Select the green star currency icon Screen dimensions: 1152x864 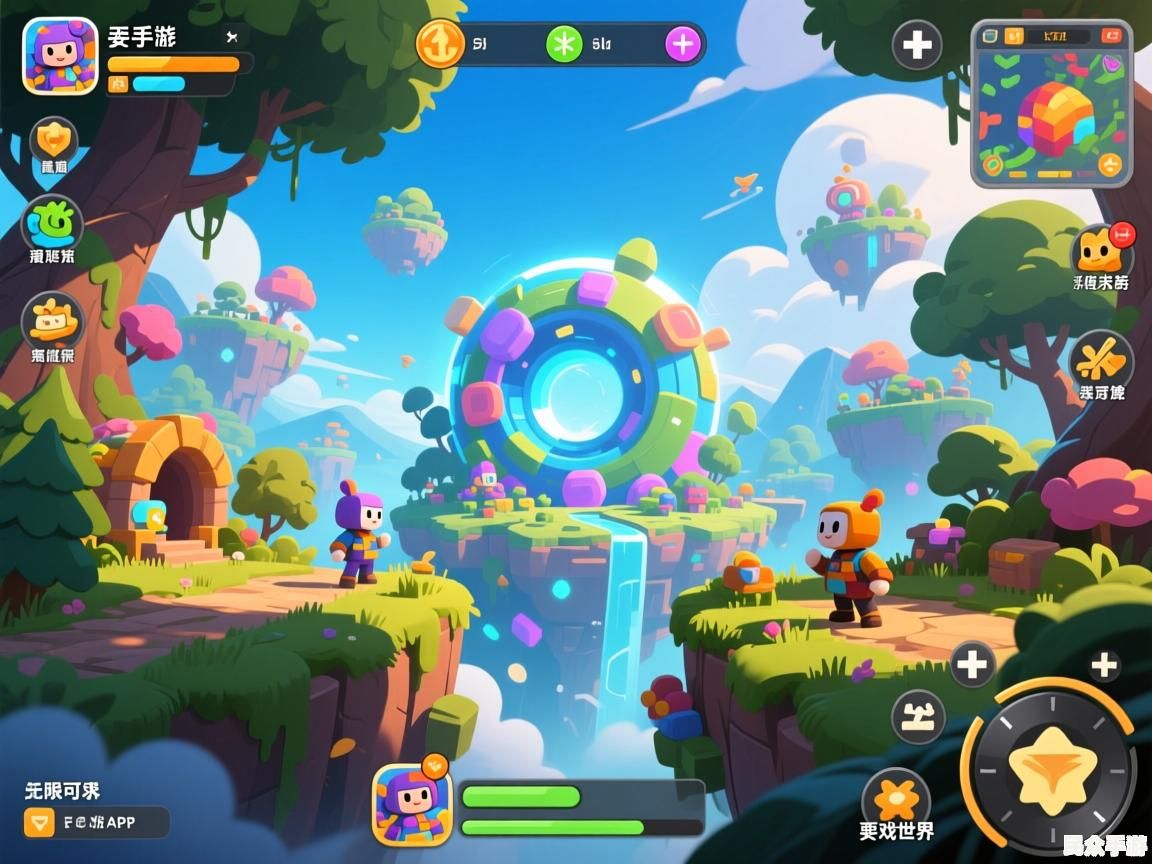pyautogui.click(x=564, y=44)
